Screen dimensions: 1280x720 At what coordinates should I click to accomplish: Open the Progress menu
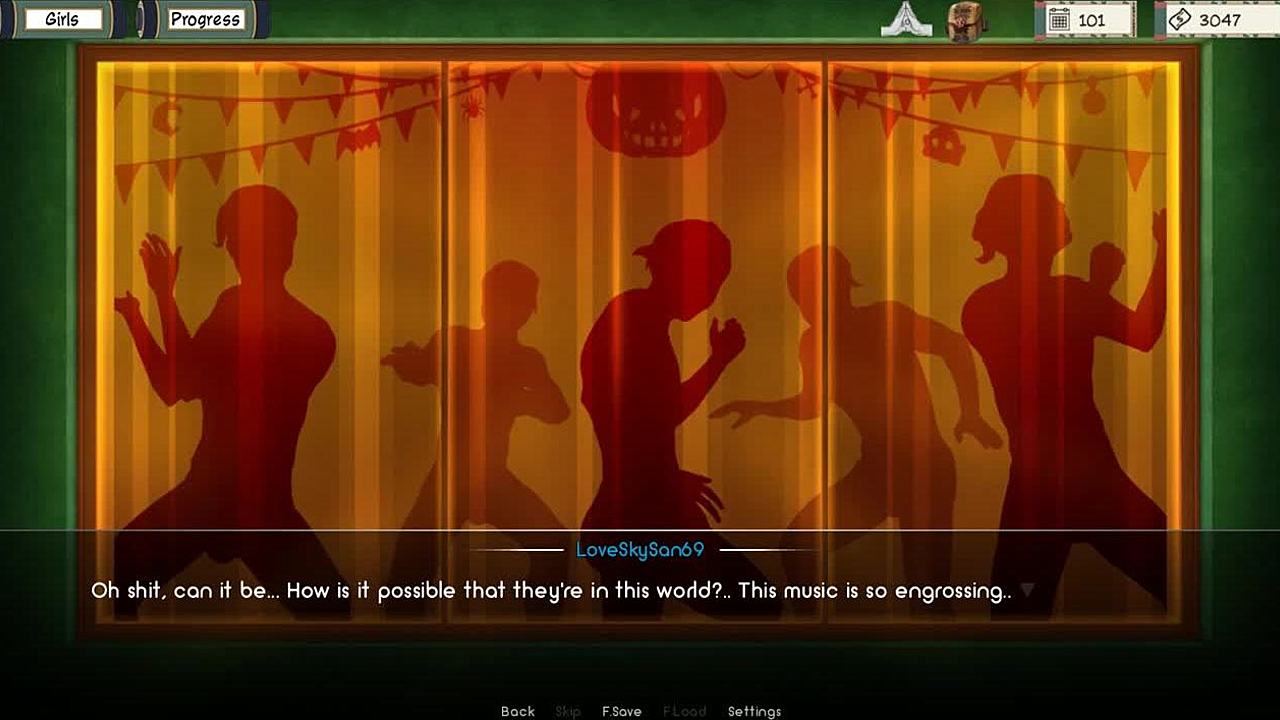[205, 19]
